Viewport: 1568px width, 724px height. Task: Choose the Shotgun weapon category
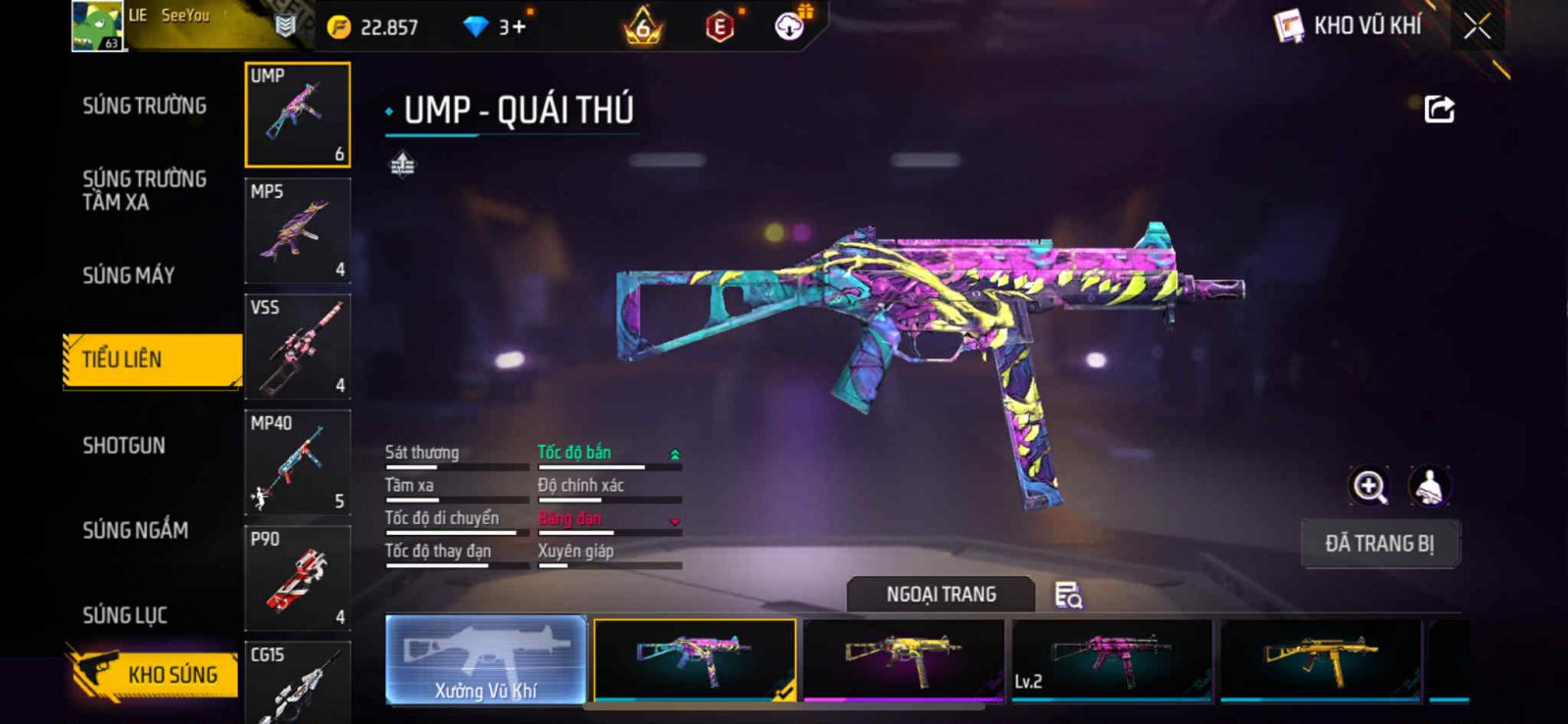pos(123,446)
